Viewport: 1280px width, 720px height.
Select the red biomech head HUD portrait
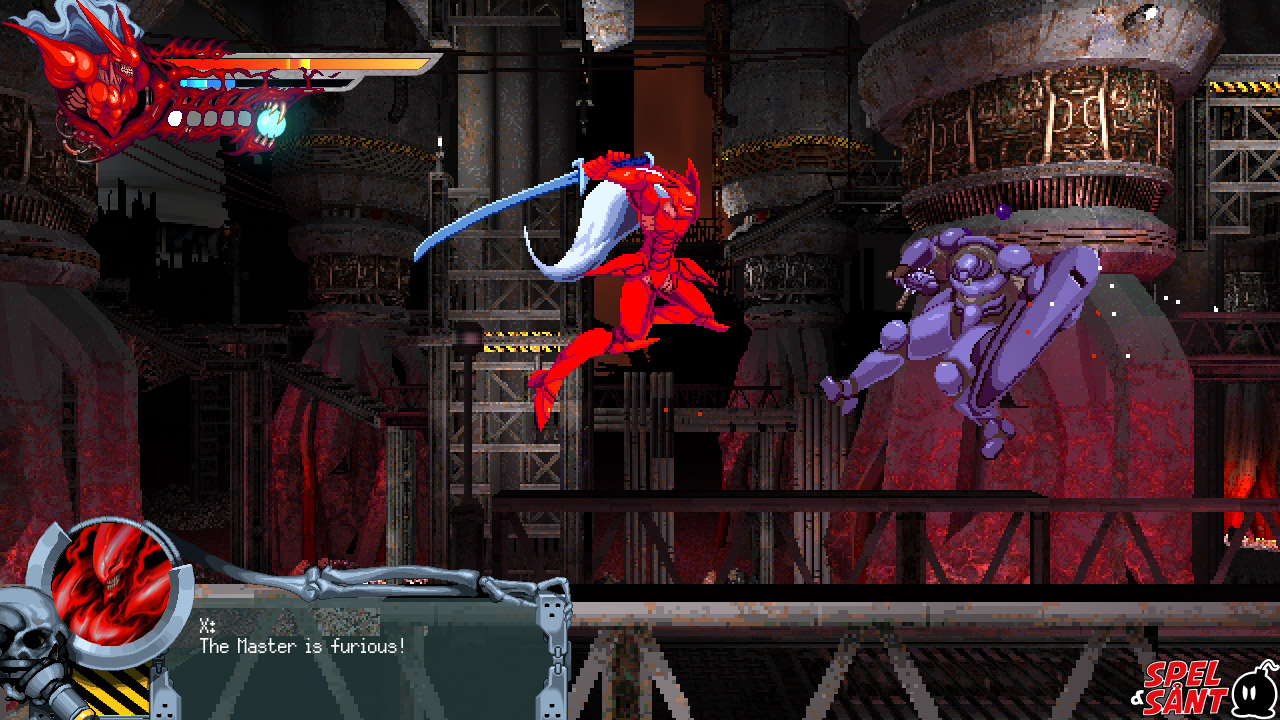tap(98, 85)
